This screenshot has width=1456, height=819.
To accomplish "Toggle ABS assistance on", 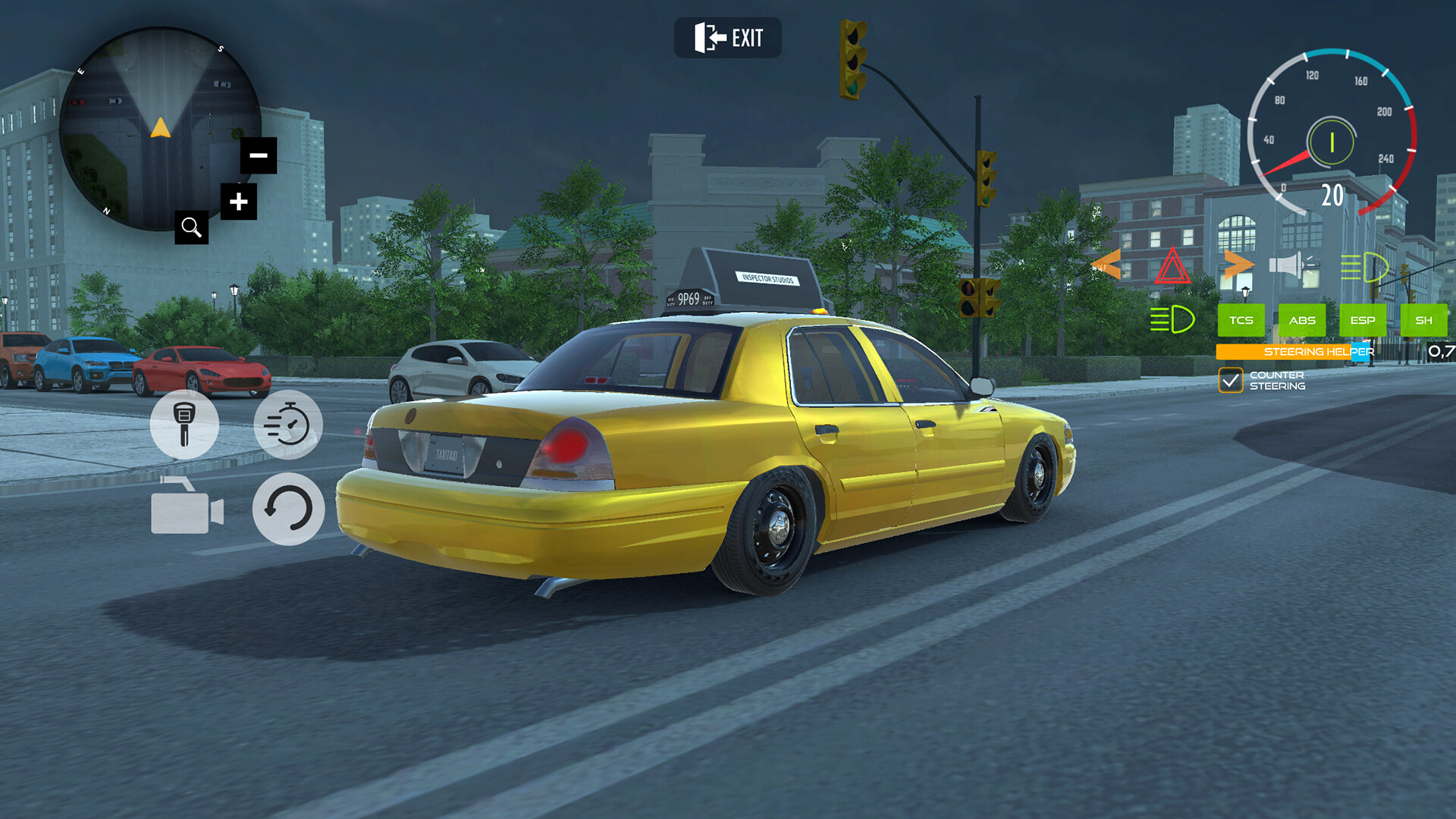I will pyautogui.click(x=1302, y=320).
